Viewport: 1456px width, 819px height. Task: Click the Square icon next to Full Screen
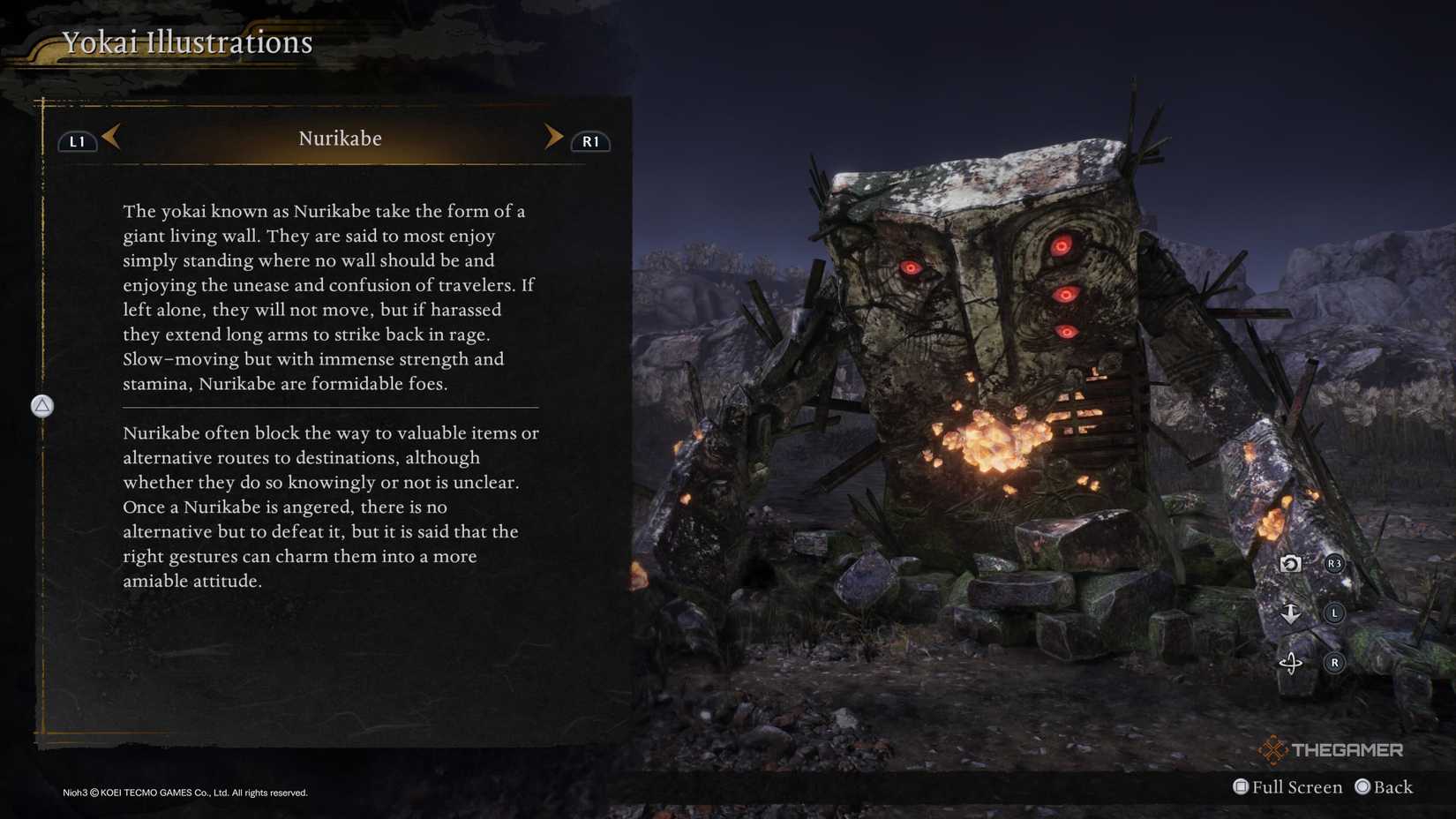coord(1242,786)
